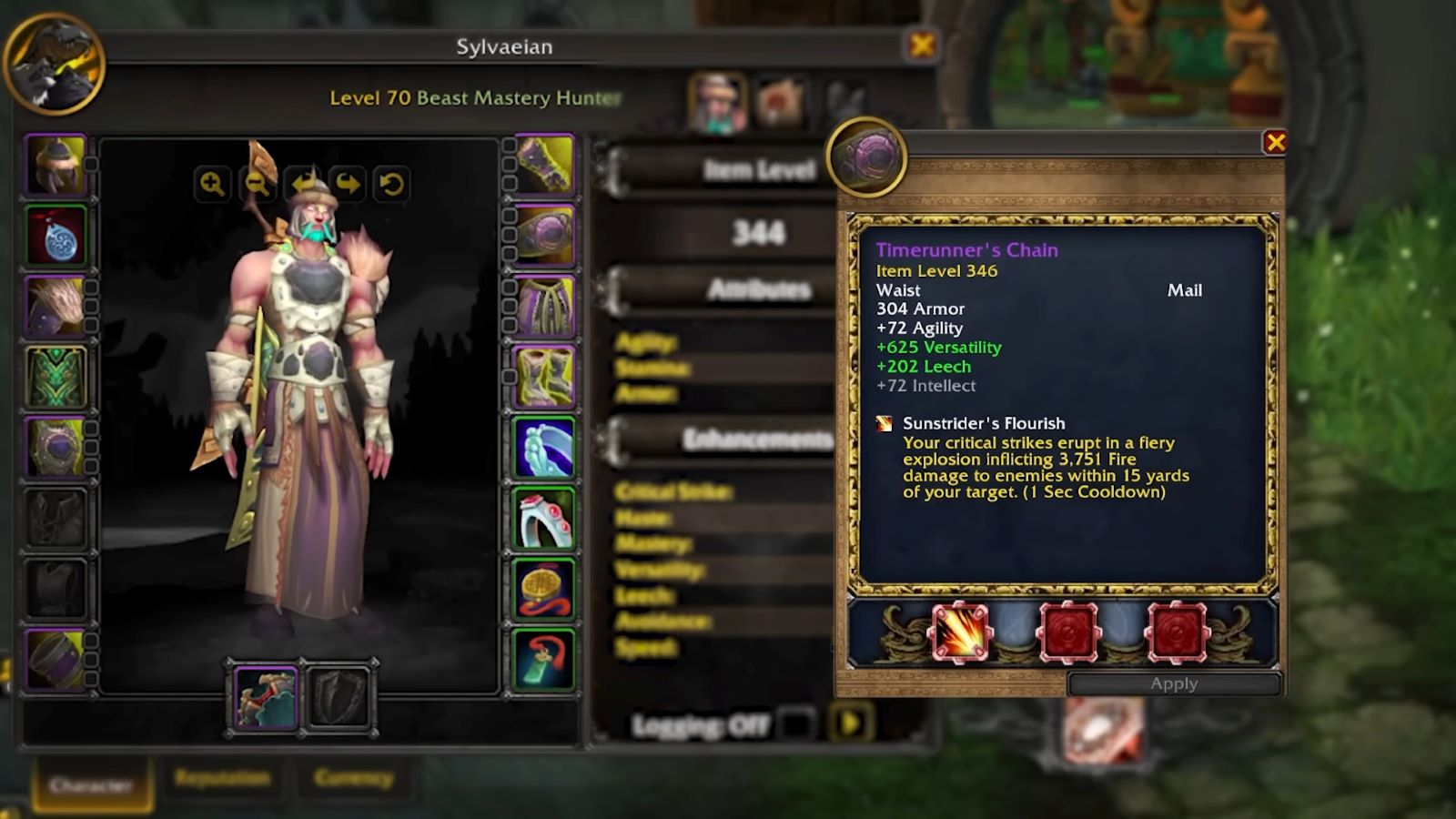Viewport: 1456px width, 819px height.
Task: Select the equipped neck pendant slot
Action: (56, 238)
